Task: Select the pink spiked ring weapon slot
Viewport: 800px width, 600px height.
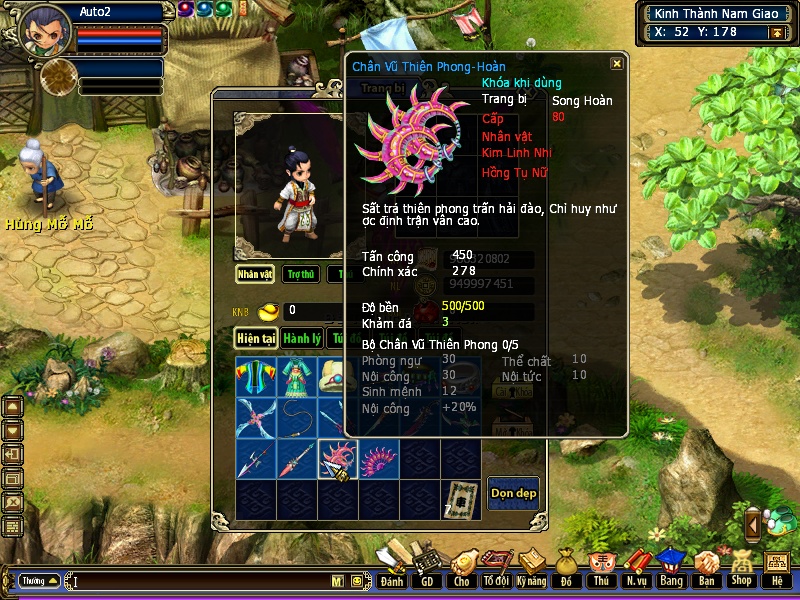Action: pos(337,459)
